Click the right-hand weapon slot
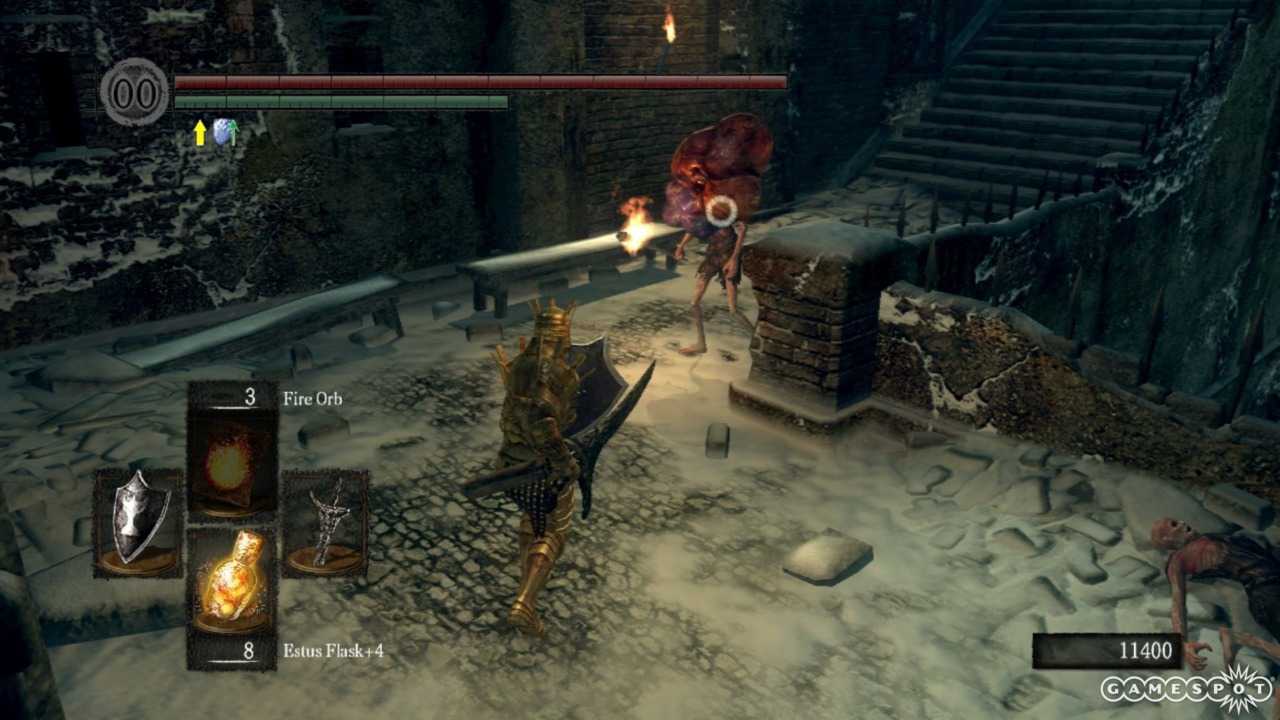The image size is (1280, 720). tap(325, 523)
